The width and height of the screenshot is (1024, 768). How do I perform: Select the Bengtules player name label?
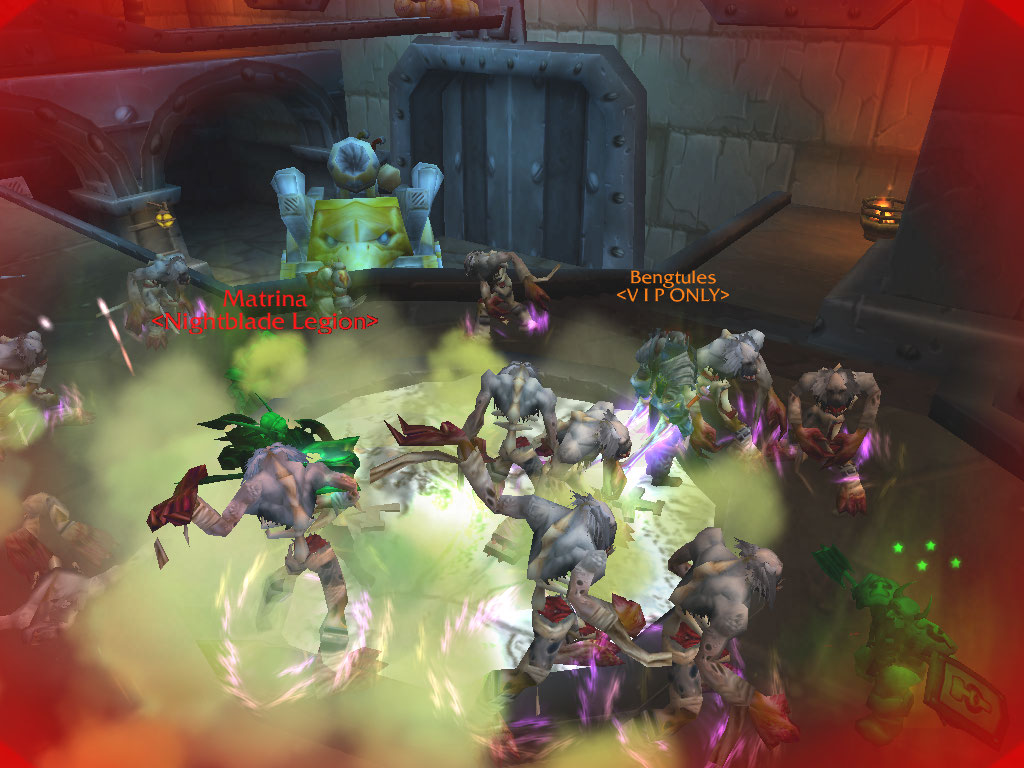(x=672, y=277)
